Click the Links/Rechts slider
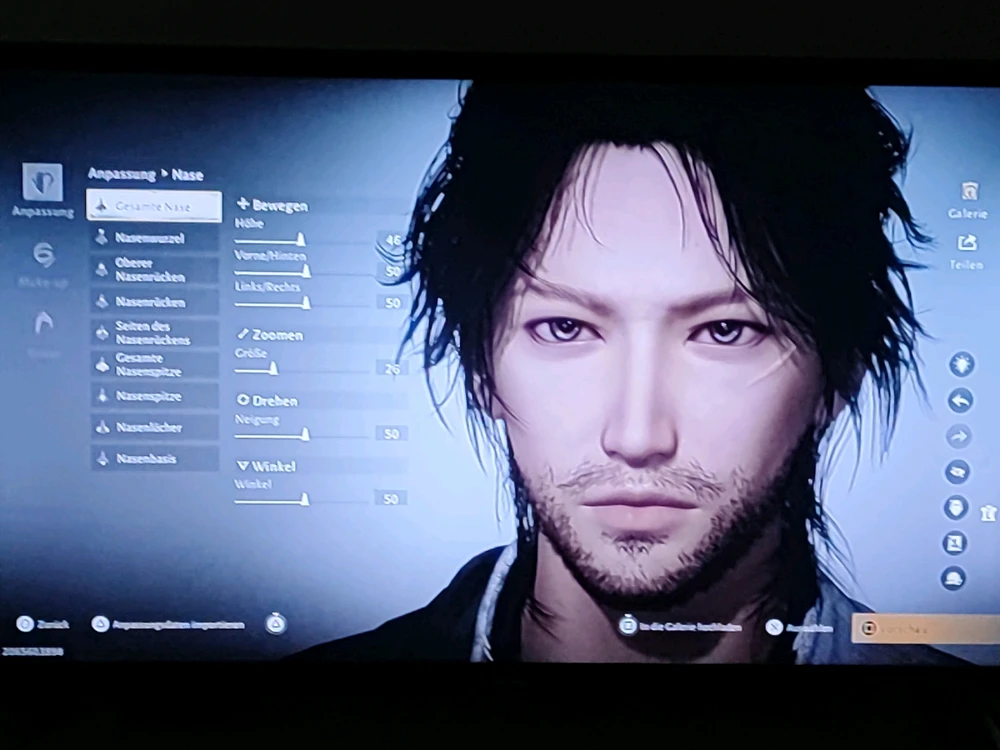 [x=305, y=302]
